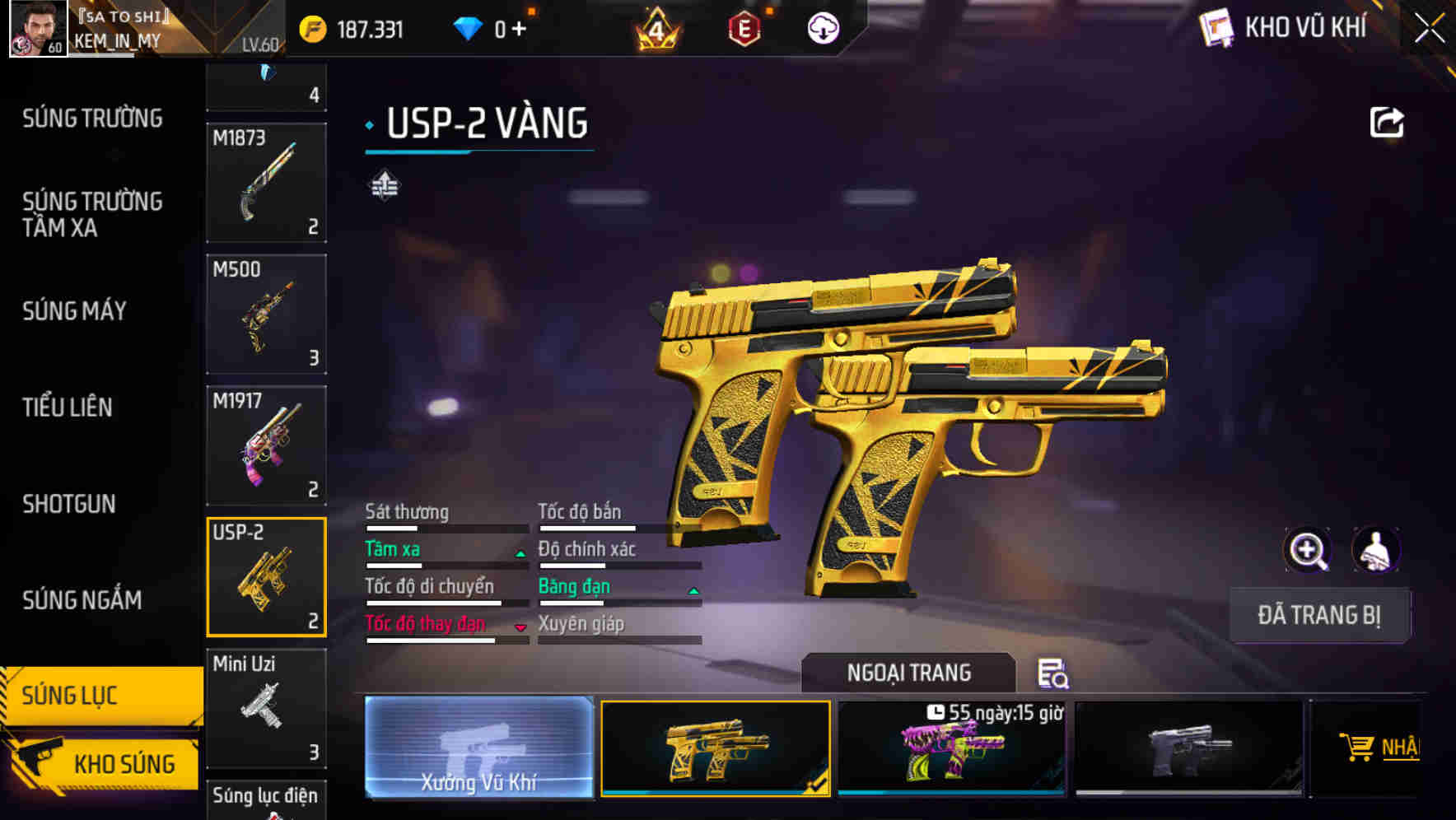Open the skin list icon beside NGOẠI TRANG
This screenshot has height=820, width=1456.
[1053, 675]
